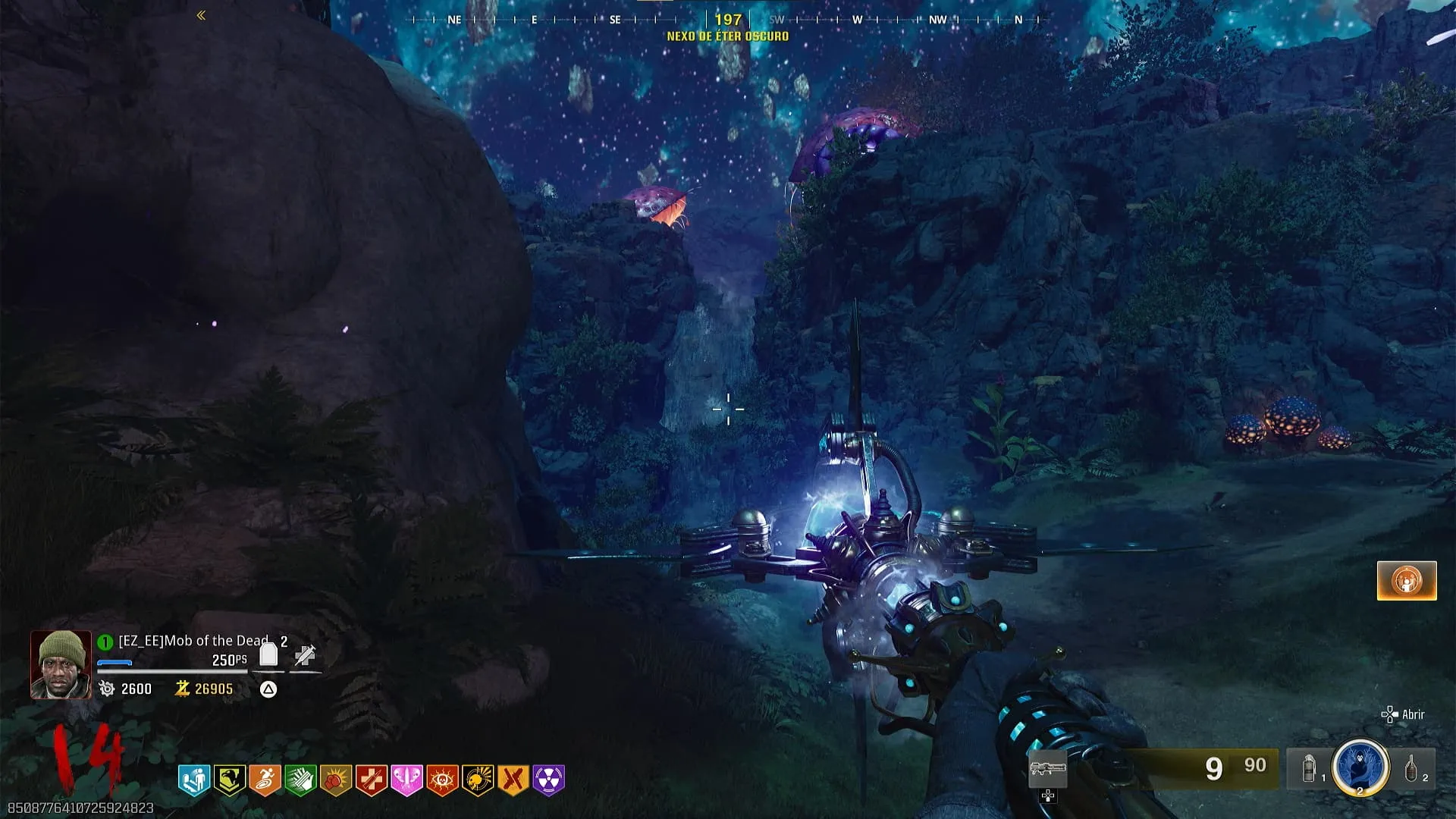Click the equipped wonder weapon icon
This screenshot has height=819, width=1456.
coord(1048,770)
